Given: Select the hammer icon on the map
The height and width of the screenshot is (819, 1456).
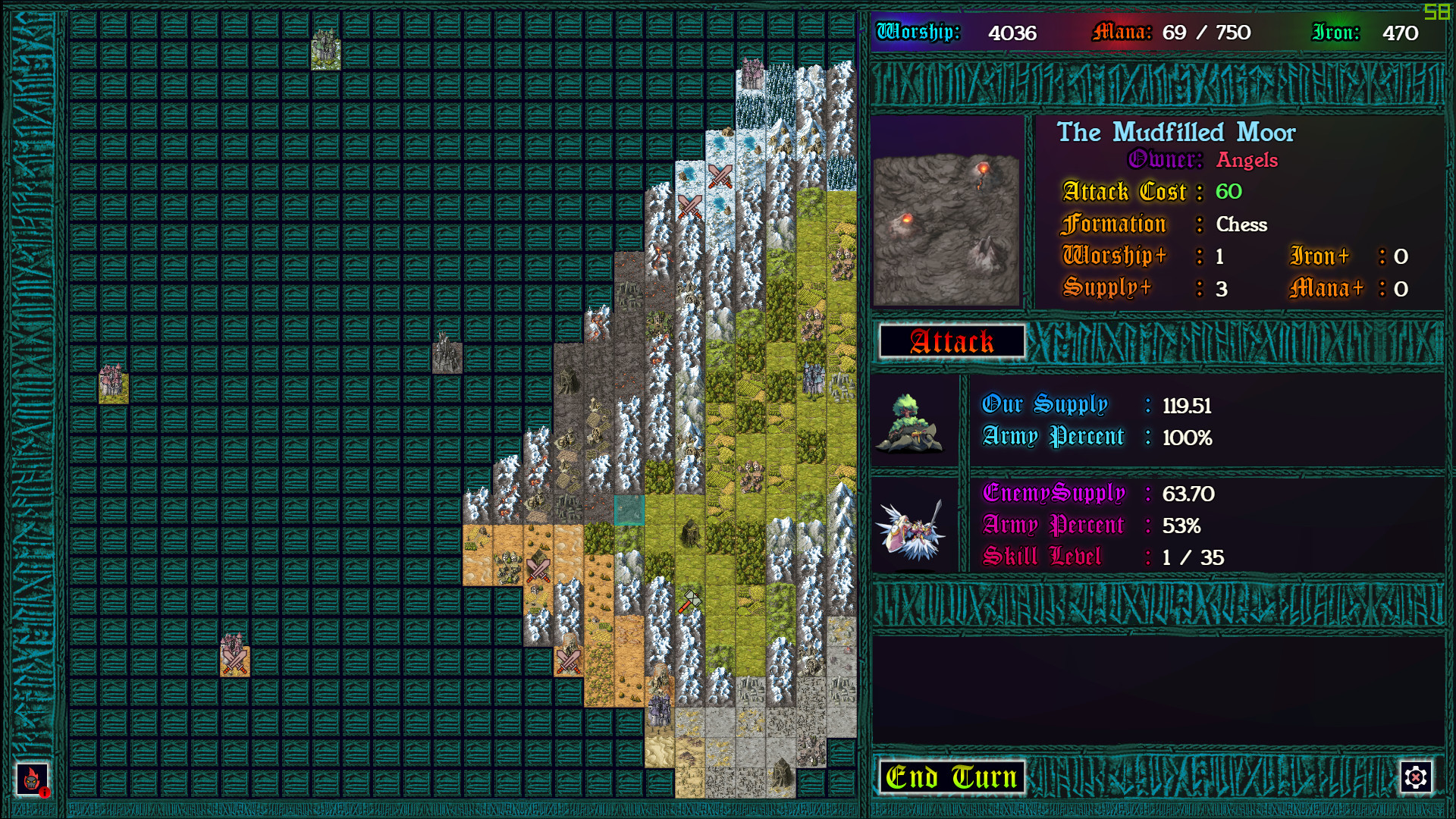Looking at the screenshot, I should click(692, 600).
